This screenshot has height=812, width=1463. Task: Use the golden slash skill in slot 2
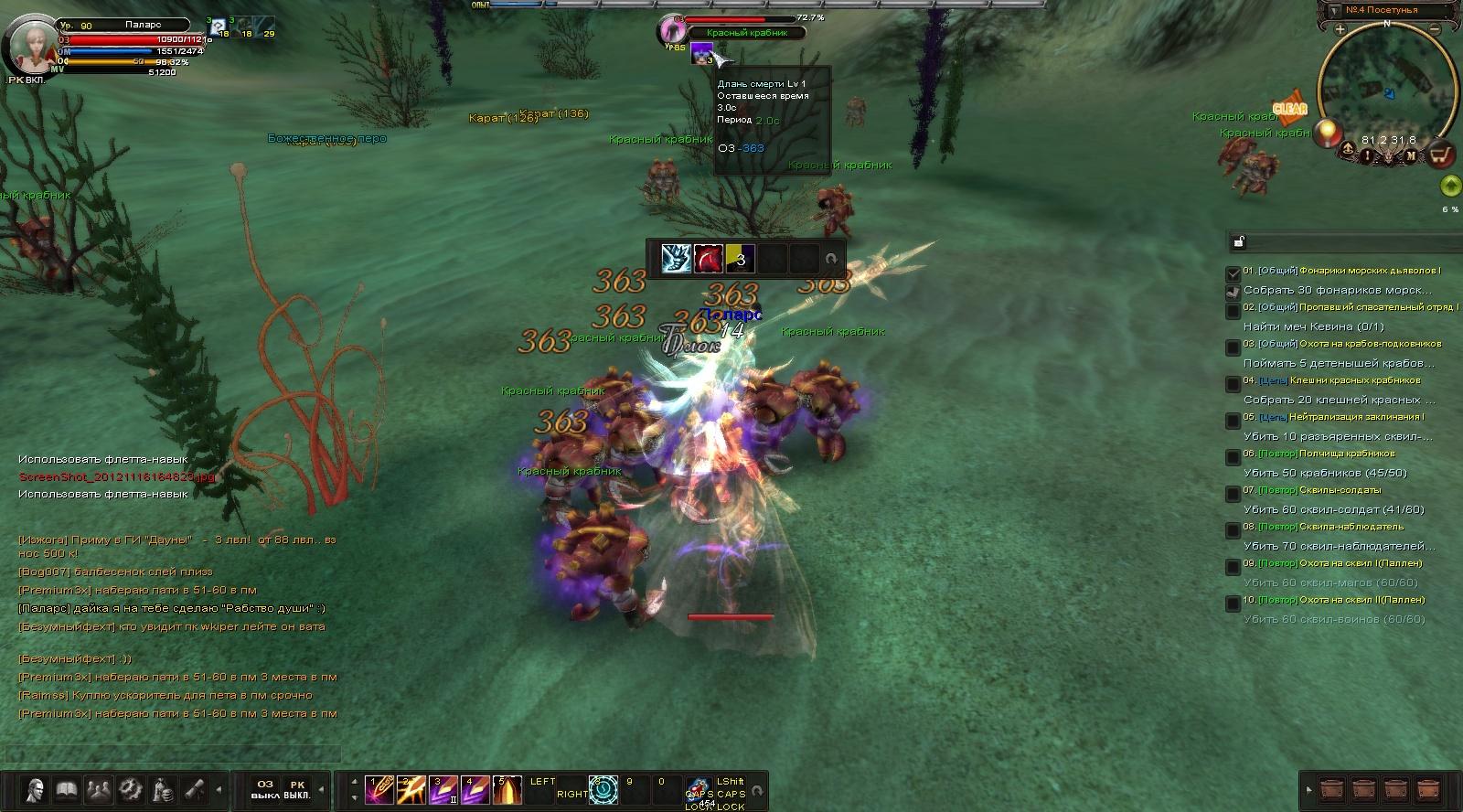pyautogui.click(x=411, y=789)
